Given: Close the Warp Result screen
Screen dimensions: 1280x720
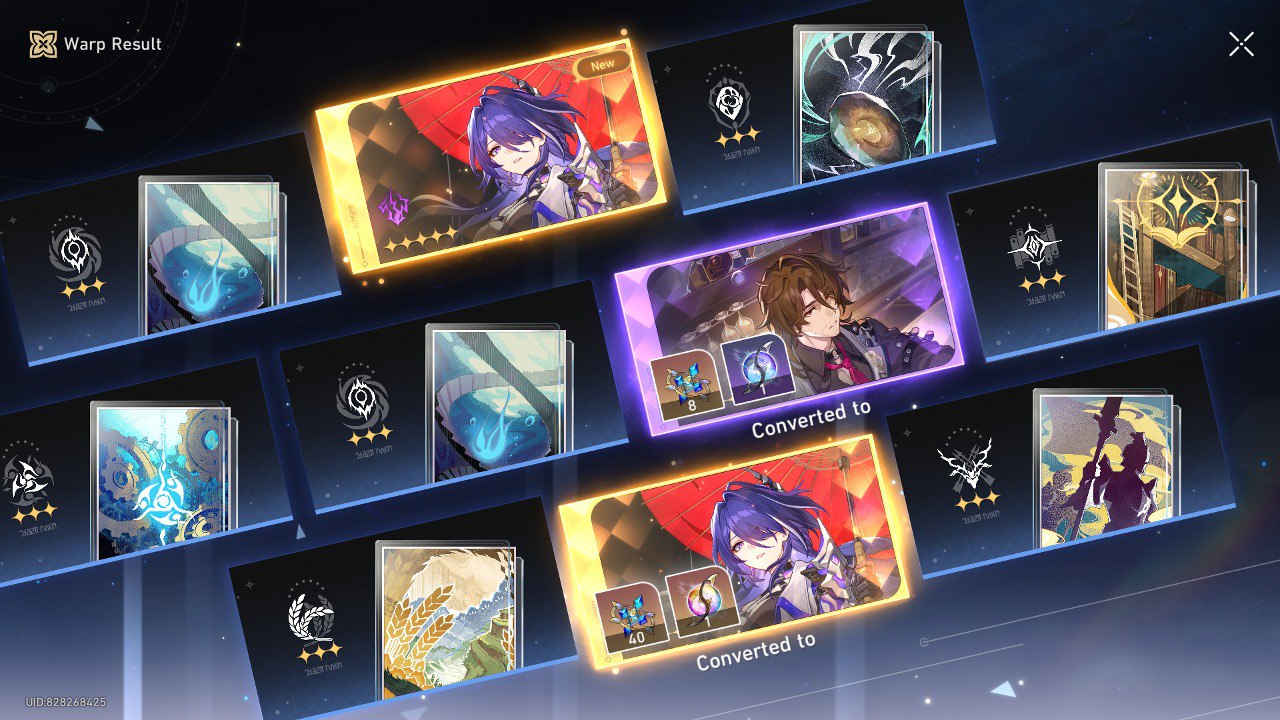Looking at the screenshot, I should tap(1240, 43).
